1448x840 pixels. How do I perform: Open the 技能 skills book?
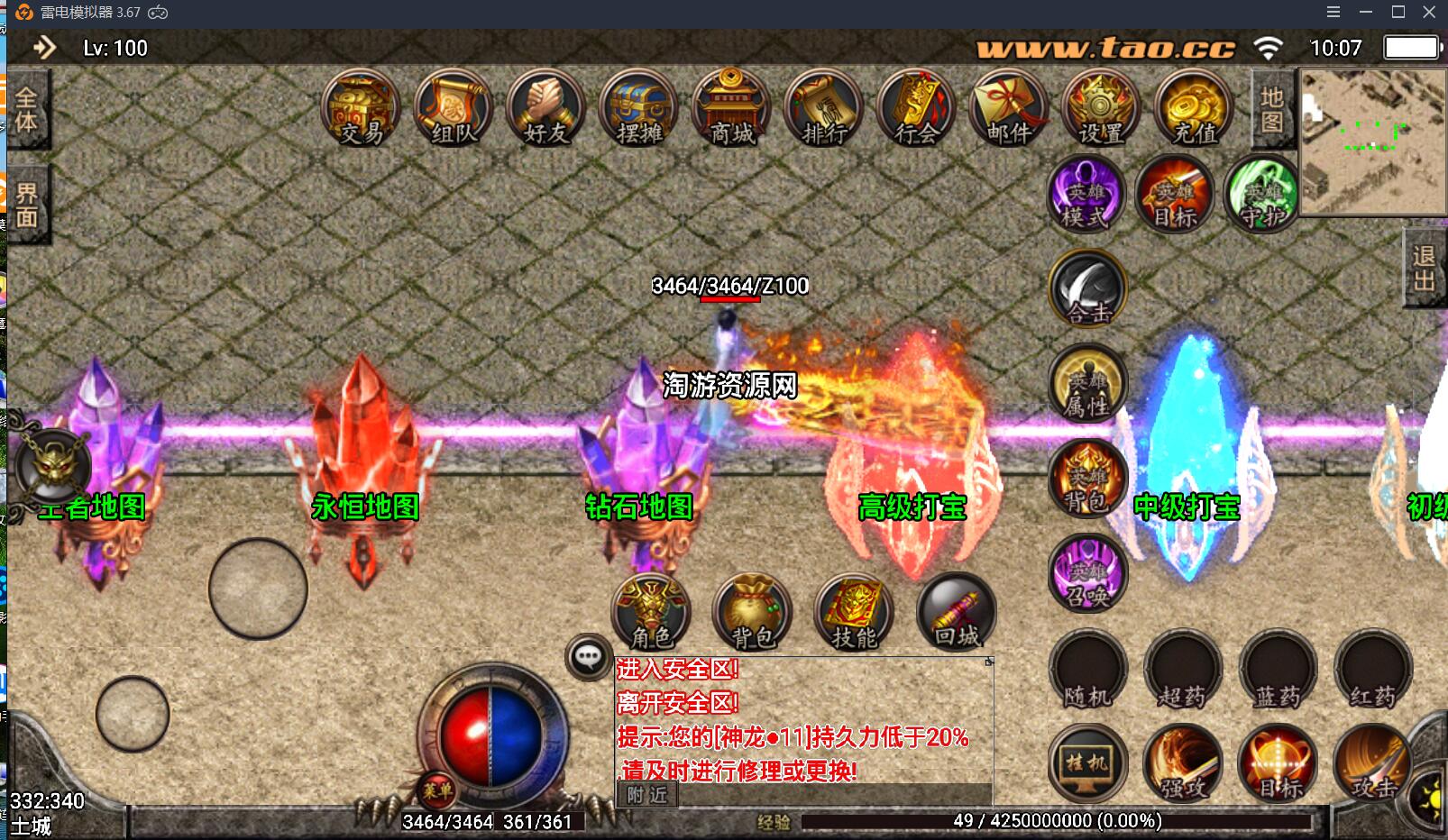click(854, 613)
